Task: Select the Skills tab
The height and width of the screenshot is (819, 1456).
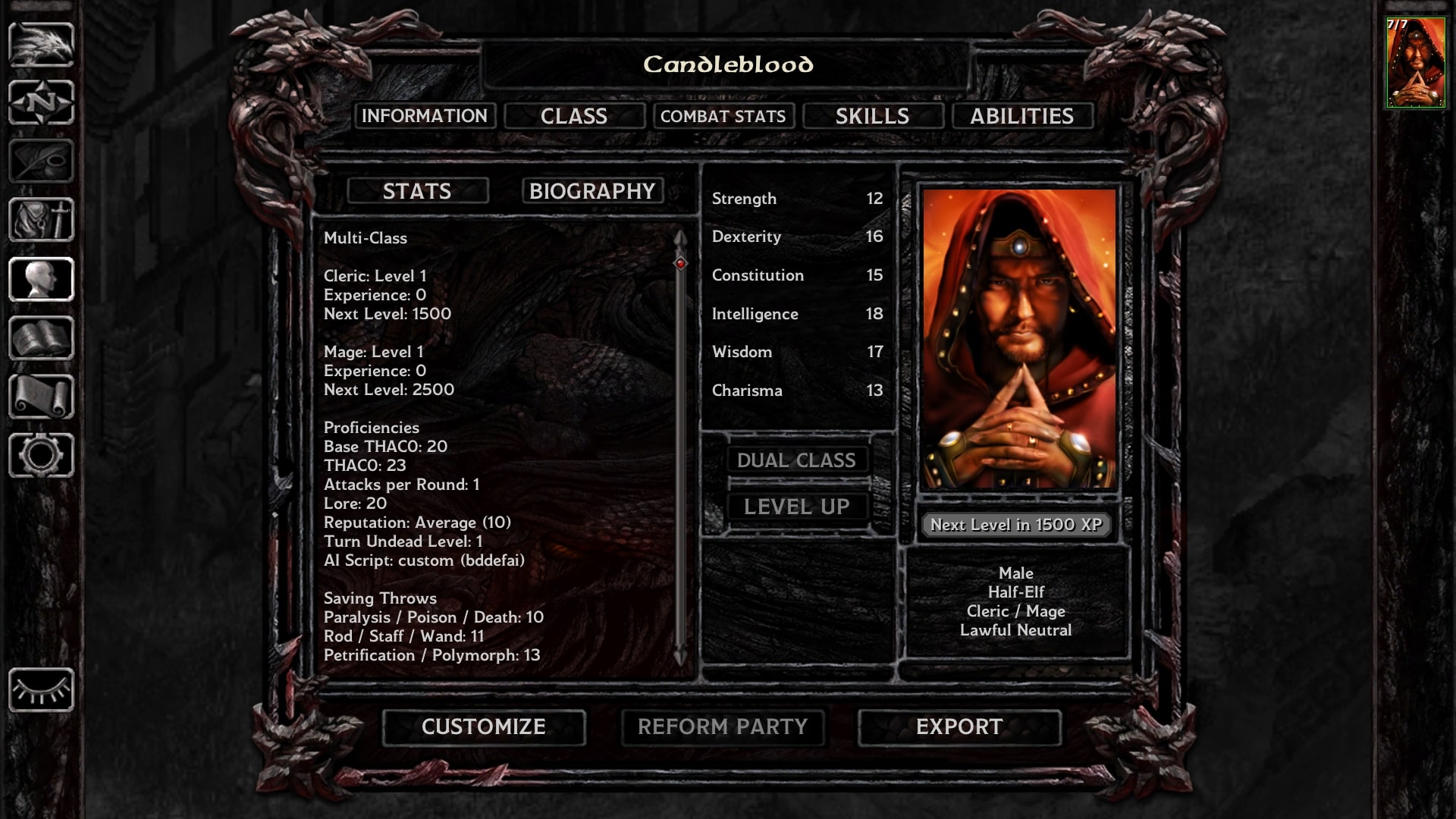Action: pos(872,116)
